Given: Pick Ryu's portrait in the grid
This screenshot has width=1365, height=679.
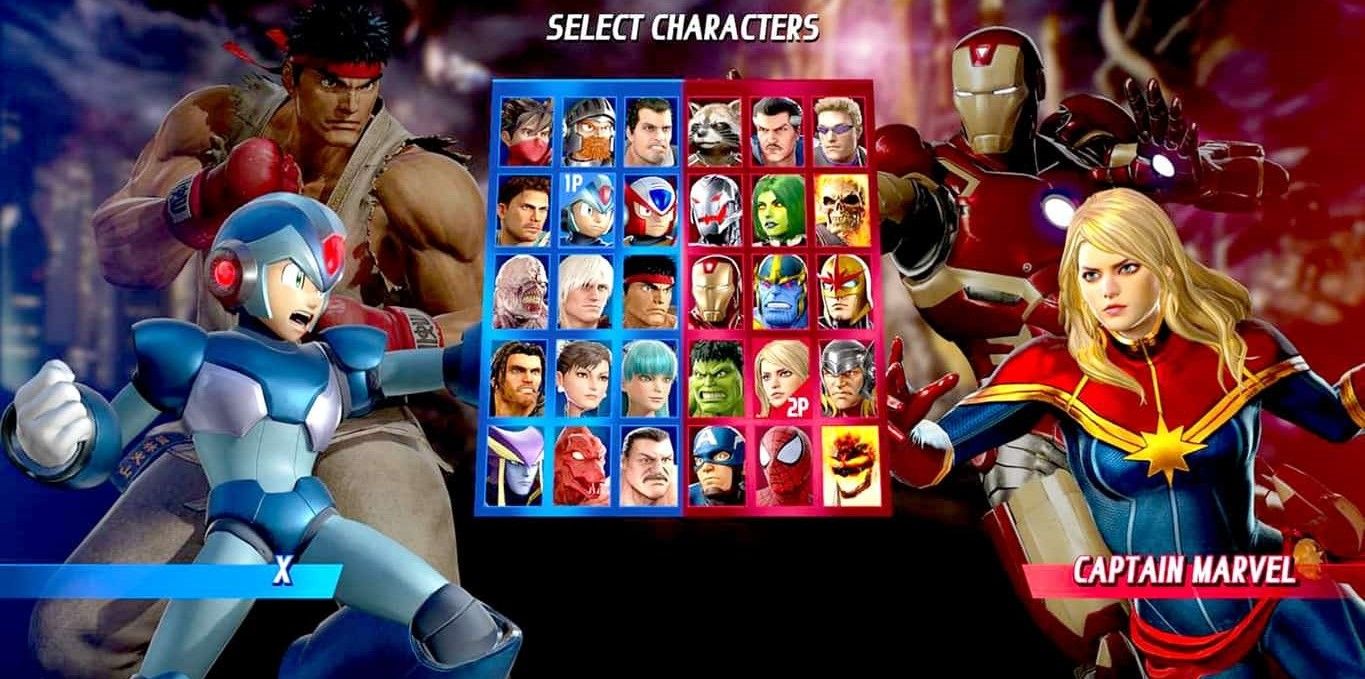Looking at the screenshot, I should (650, 292).
